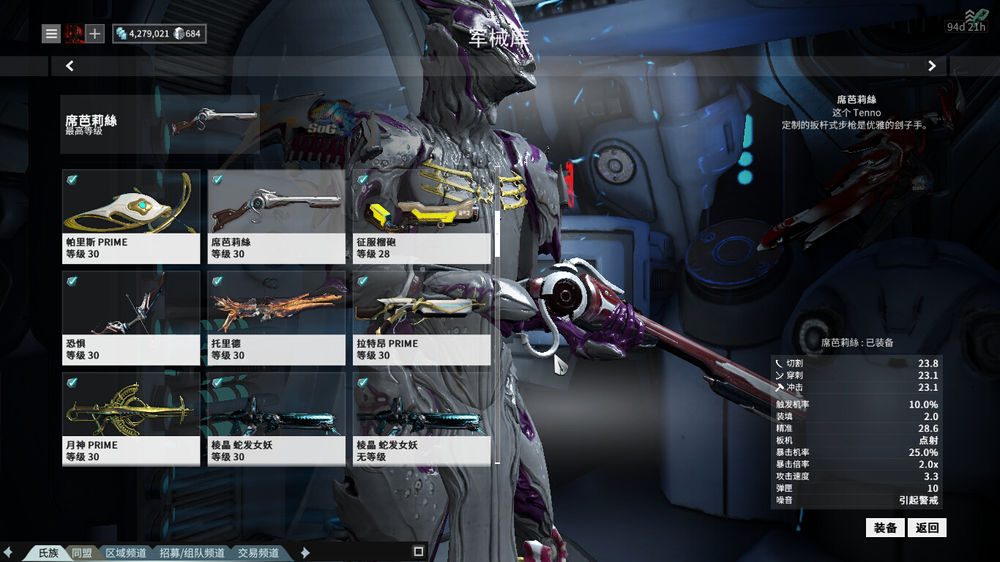Switch to the 氏族 chat tab
This screenshot has height=562, width=1000.
[x=48, y=552]
